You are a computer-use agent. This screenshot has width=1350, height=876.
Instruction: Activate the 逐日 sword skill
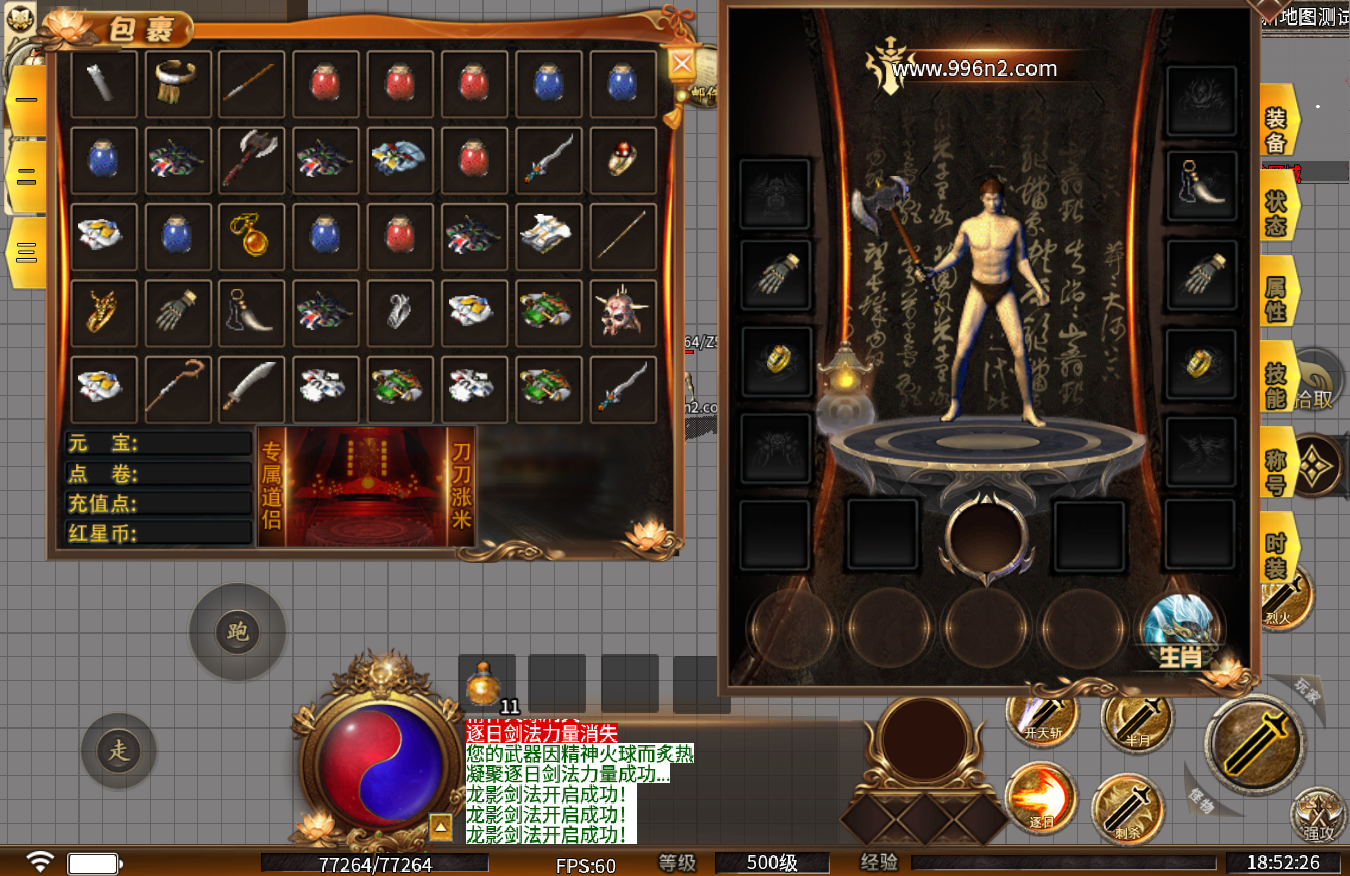tap(1039, 797)
